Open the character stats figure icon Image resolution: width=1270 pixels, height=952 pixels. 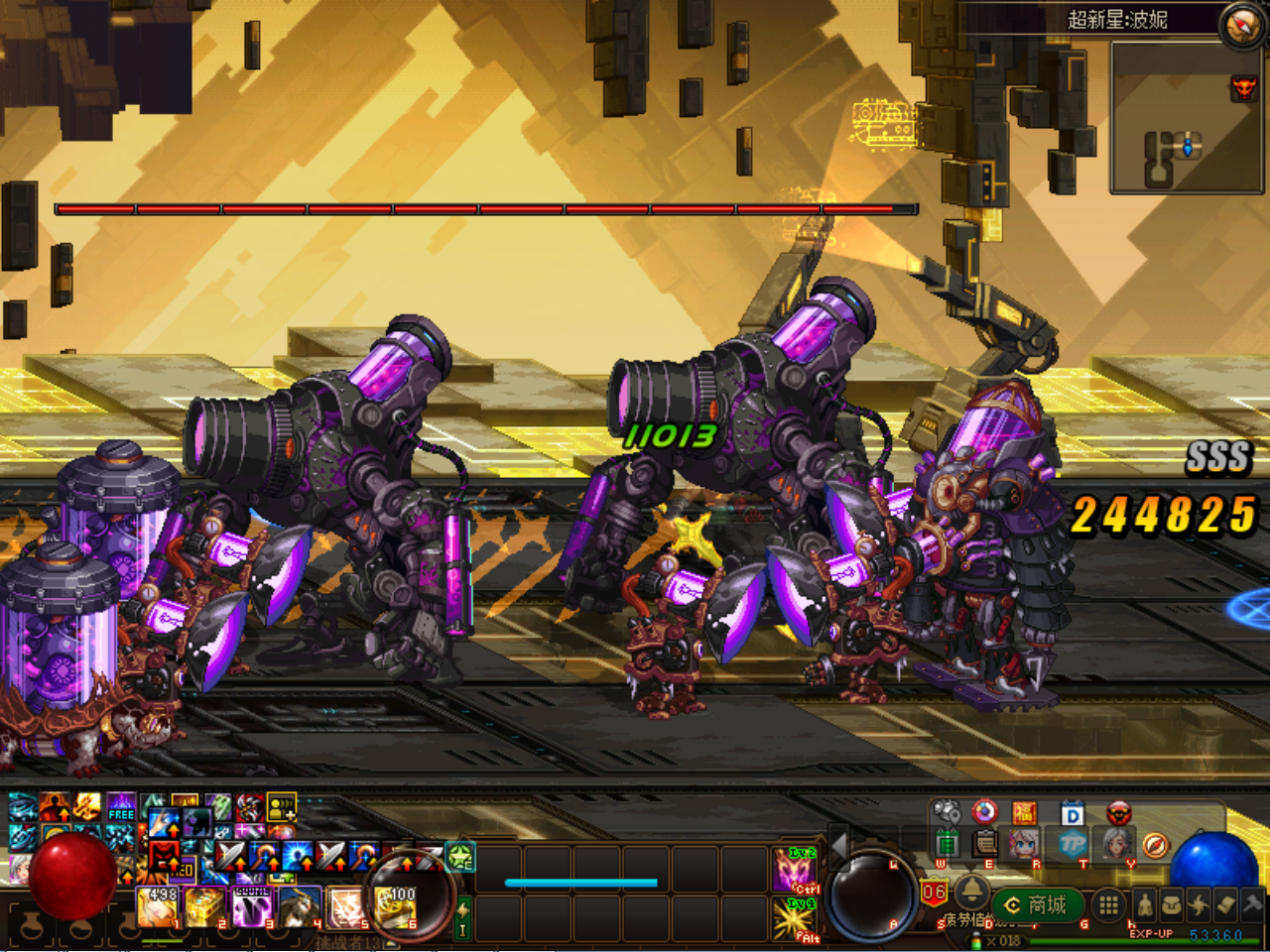pyautogui.click(x=1146, y=905)
